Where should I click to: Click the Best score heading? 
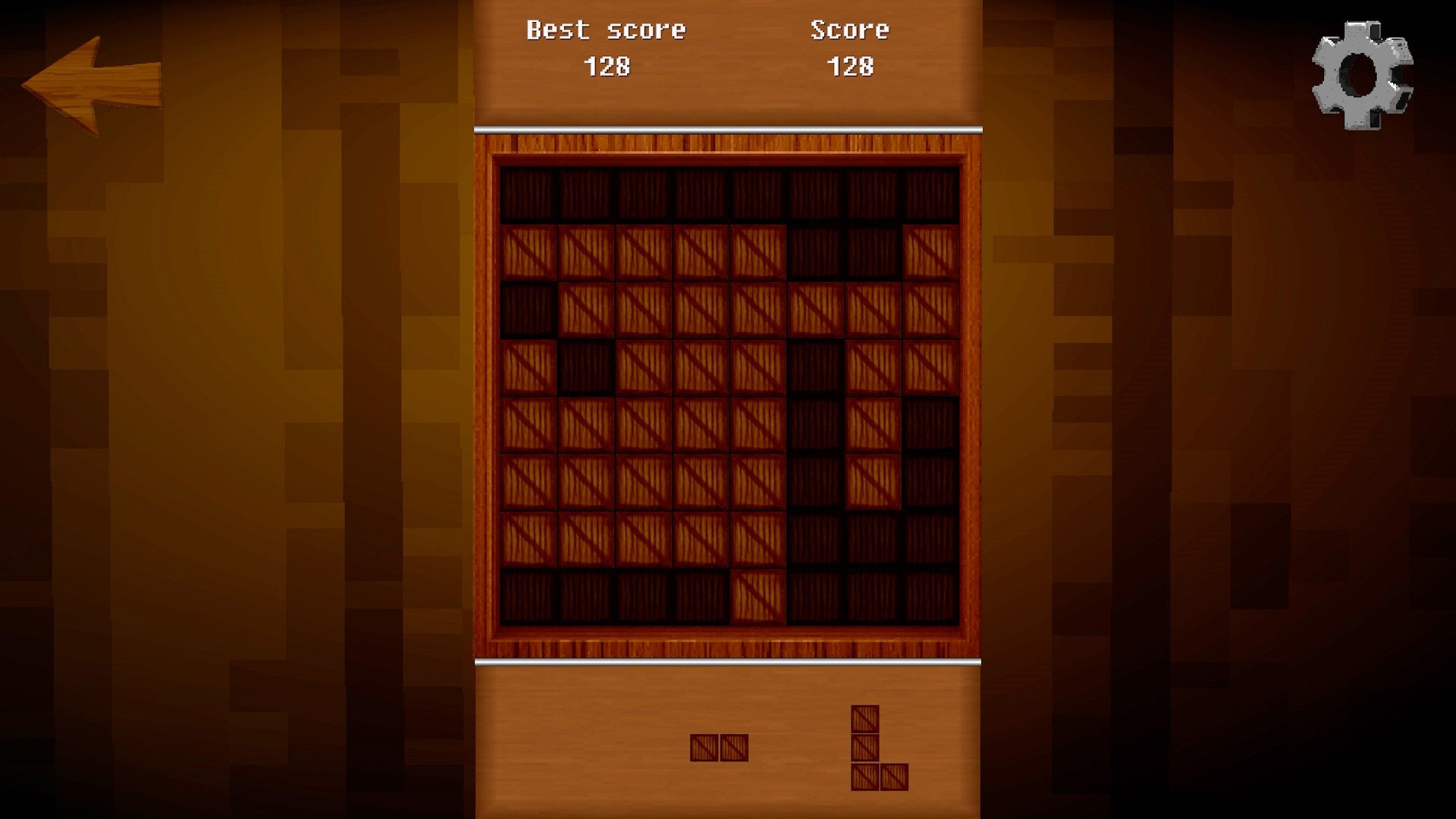pyautogui.click(x=606, y=30)
